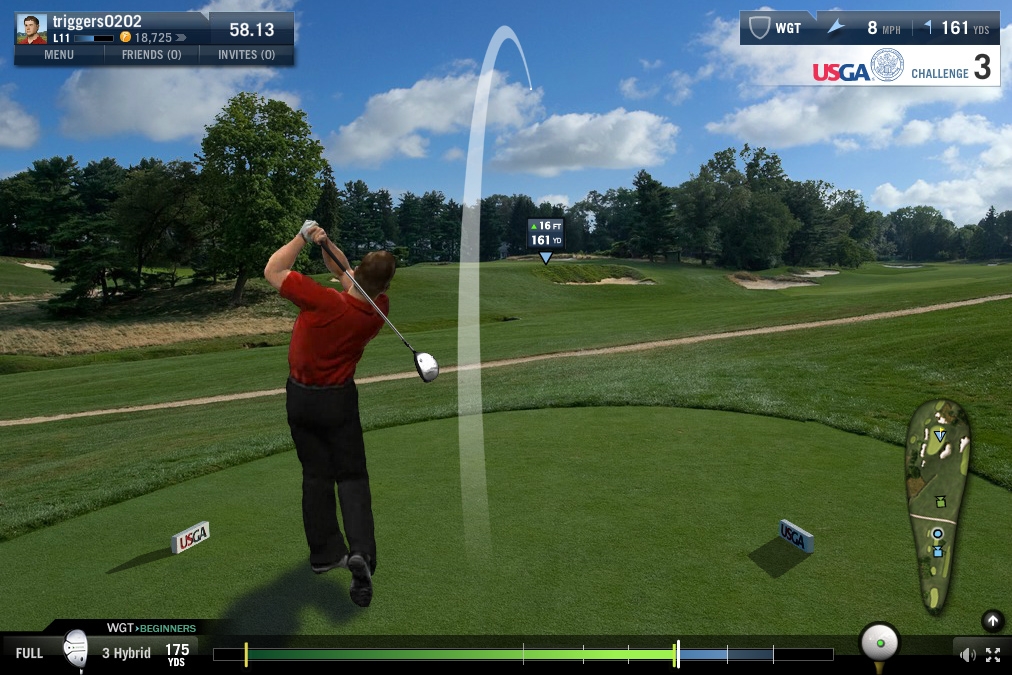1012x675 pixels.
Task: Toggle the sound speaker icon
Action: click(967, 655)
